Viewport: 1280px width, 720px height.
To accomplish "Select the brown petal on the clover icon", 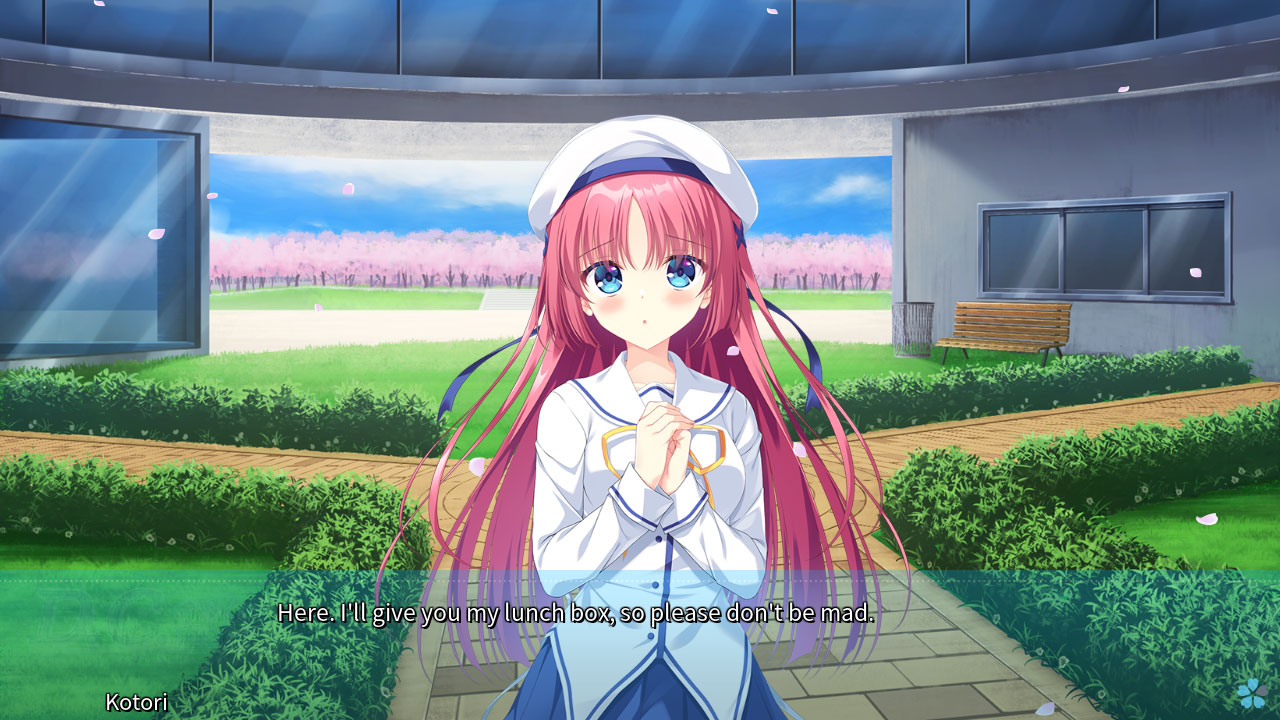I will [x=1262, y=690].
